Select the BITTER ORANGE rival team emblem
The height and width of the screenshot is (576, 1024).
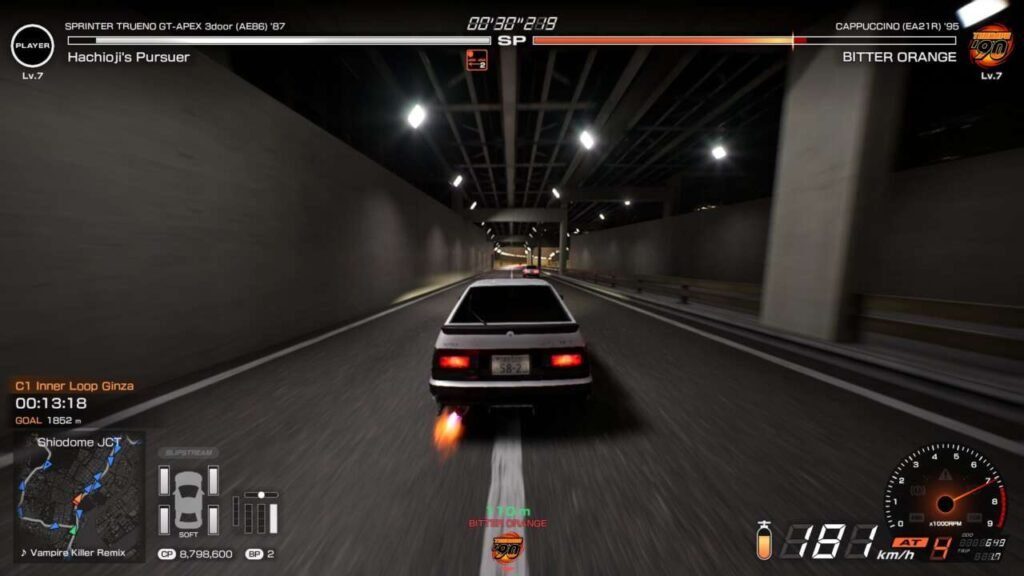tap(990, 44)
